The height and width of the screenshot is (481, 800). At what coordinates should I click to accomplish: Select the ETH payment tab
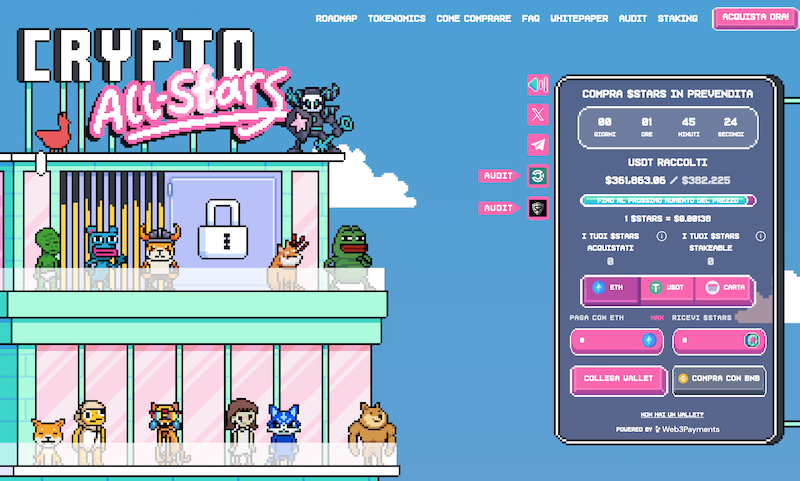(x=609, y=287)
